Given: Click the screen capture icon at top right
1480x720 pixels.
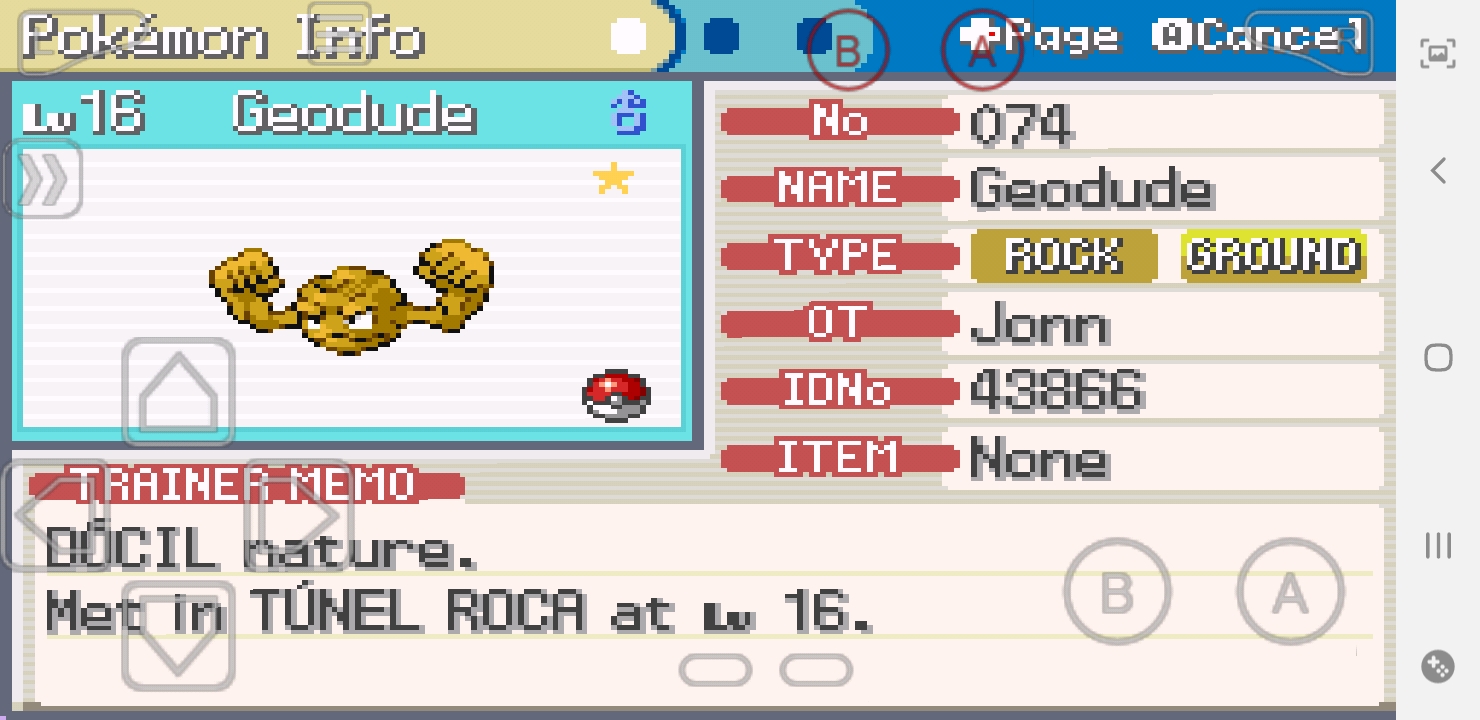Looking at the screenshot, I should [1437, 54].
